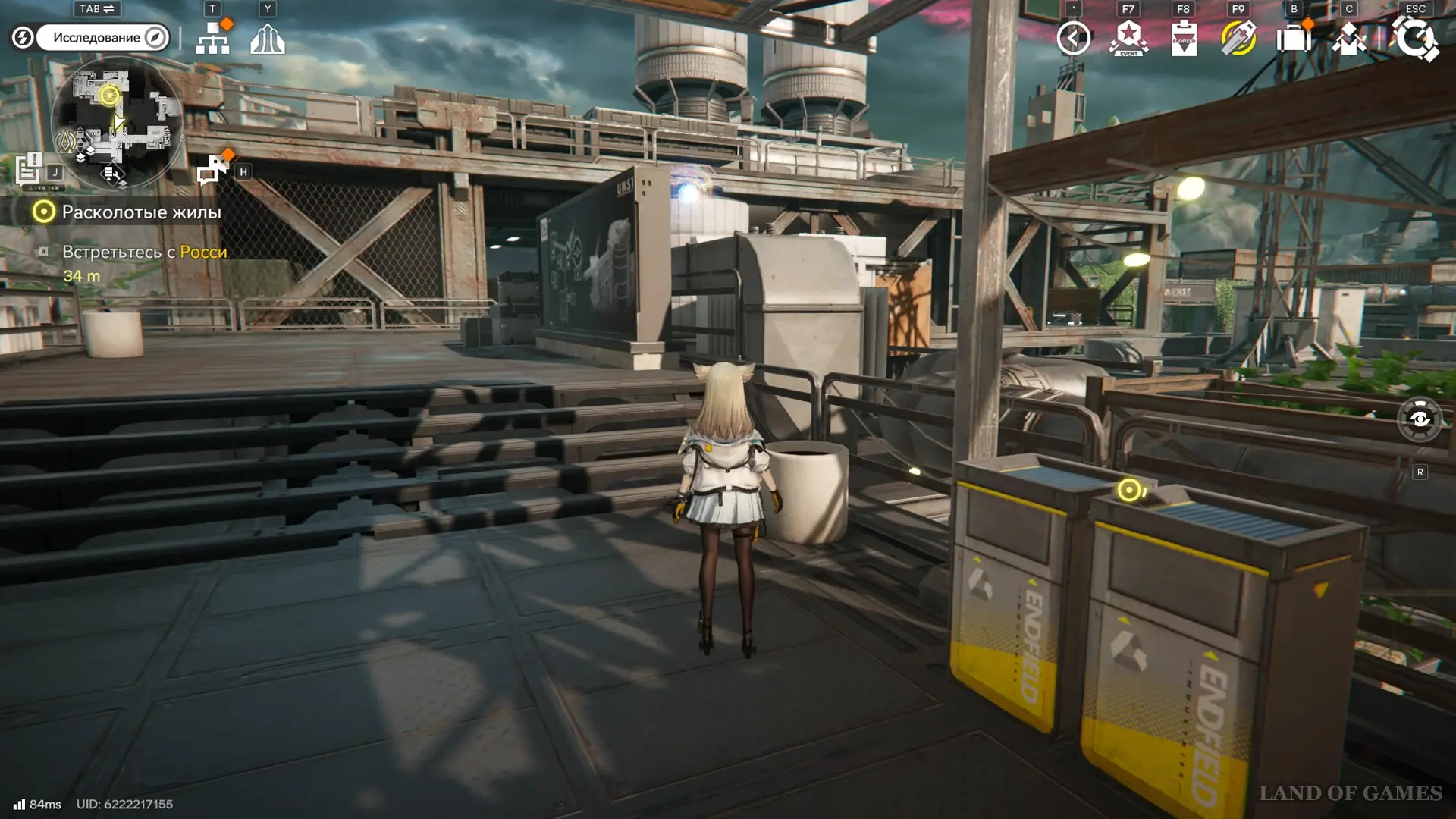Open the Event star badge icon
Viewport: 1456px width, 819px height.
(1129, 38)
